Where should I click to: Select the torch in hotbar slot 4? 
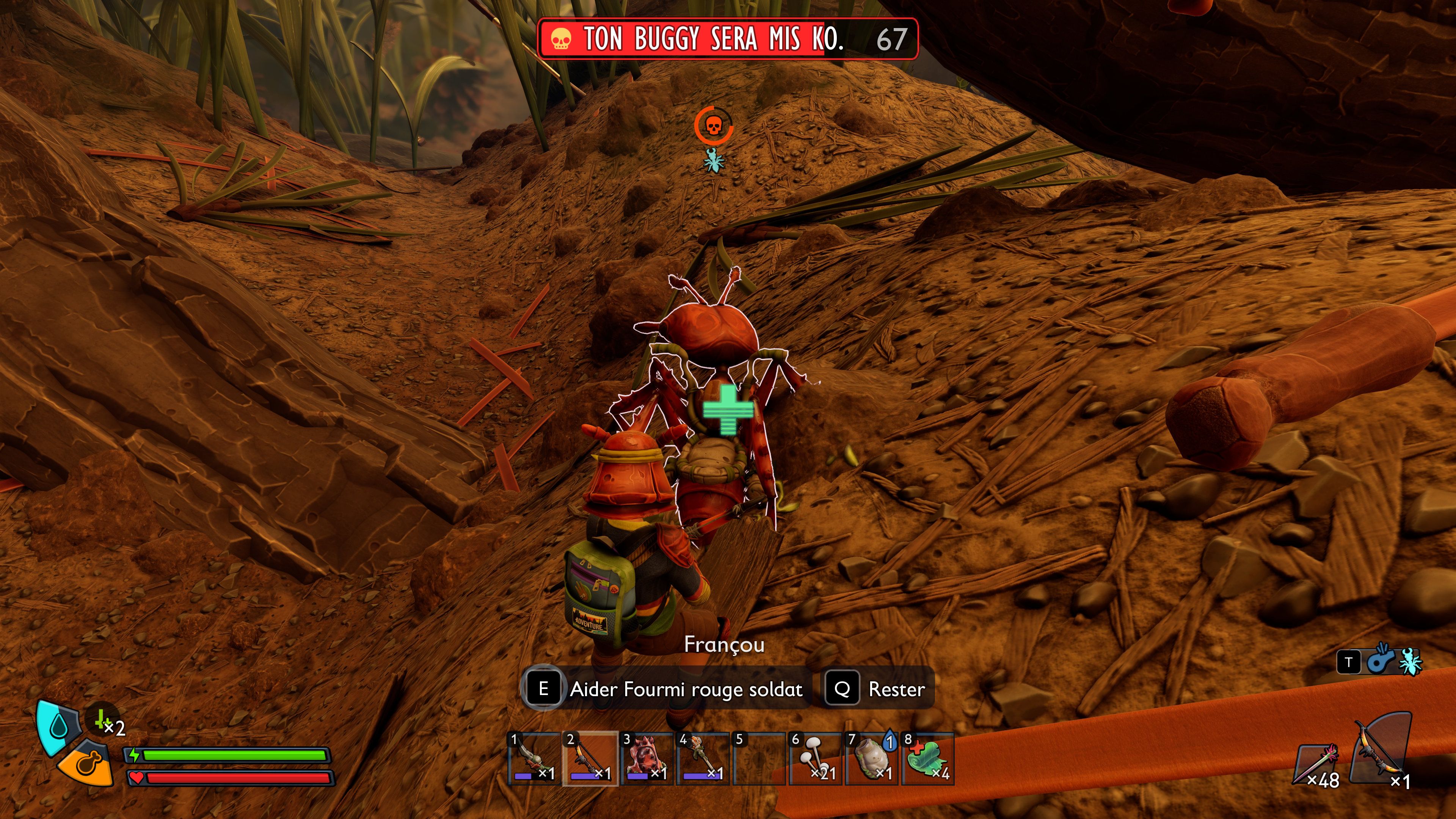703,758
